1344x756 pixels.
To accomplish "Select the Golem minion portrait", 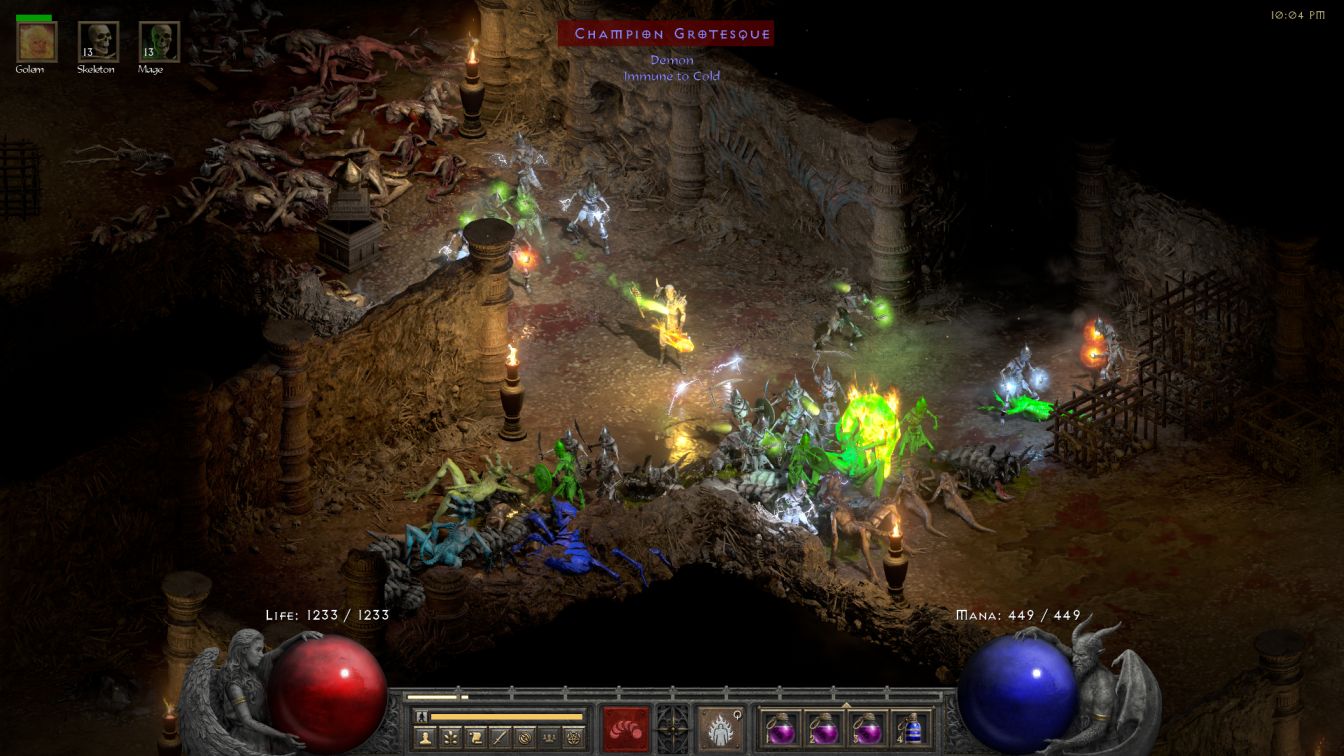I will pos(37,42).
